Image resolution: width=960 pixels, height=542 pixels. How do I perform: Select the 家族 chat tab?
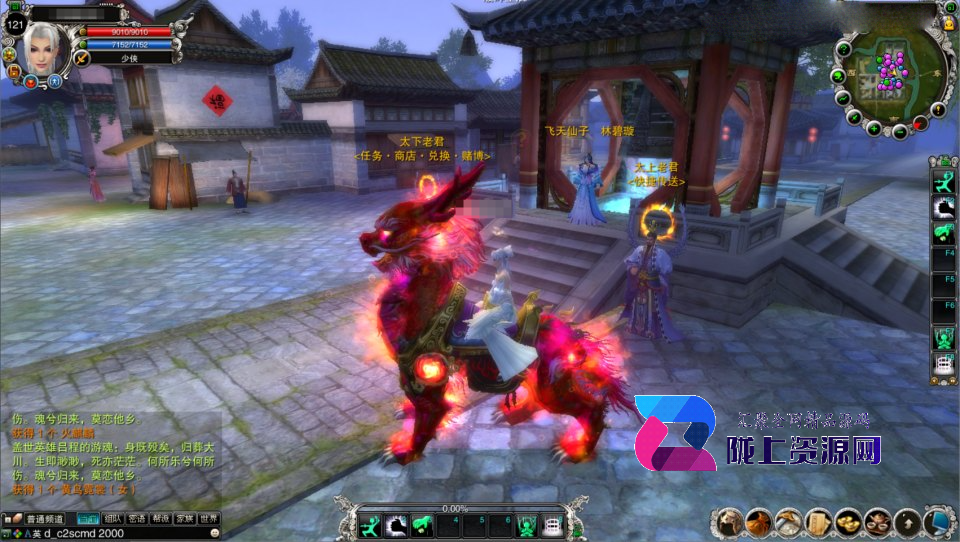186,519
